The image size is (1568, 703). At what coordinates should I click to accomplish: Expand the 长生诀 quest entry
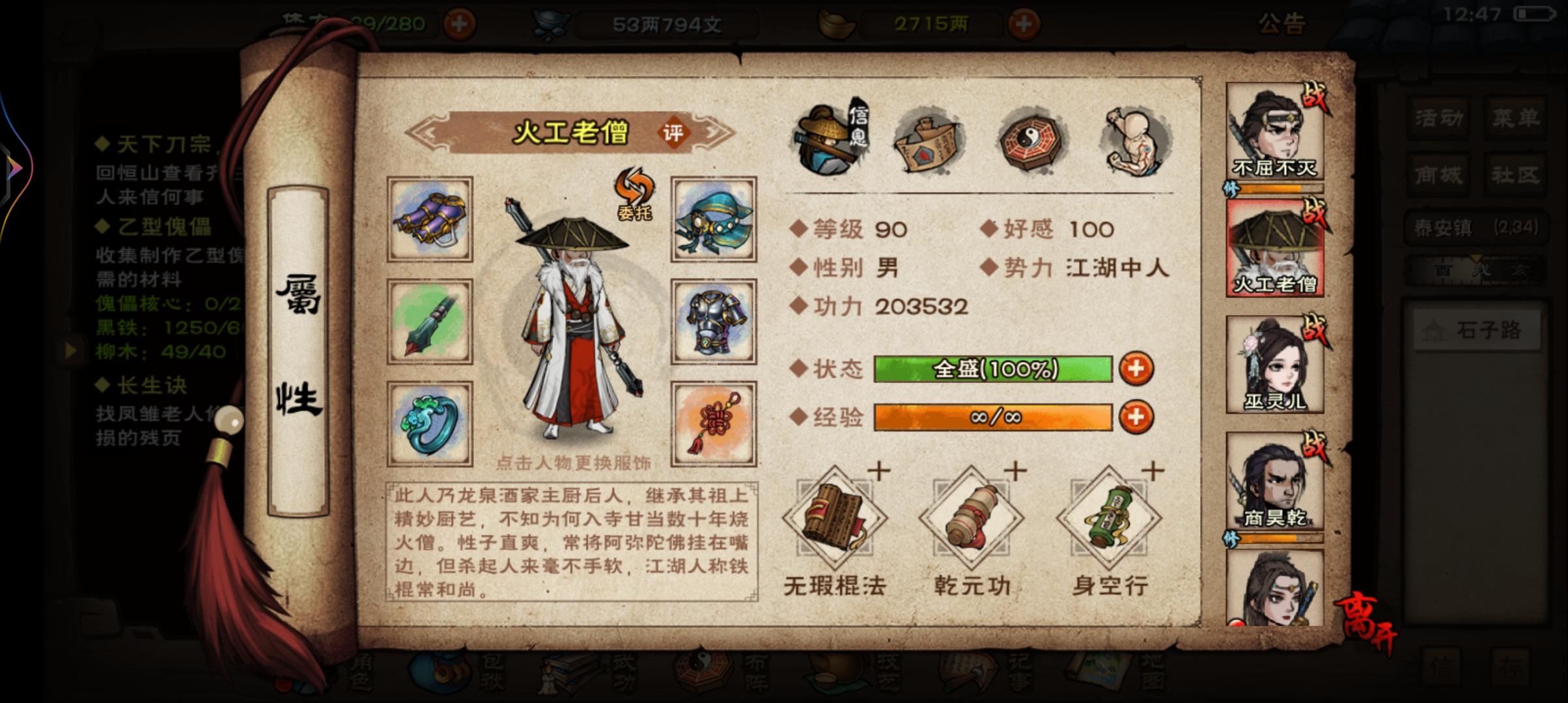tap(150, 387)
